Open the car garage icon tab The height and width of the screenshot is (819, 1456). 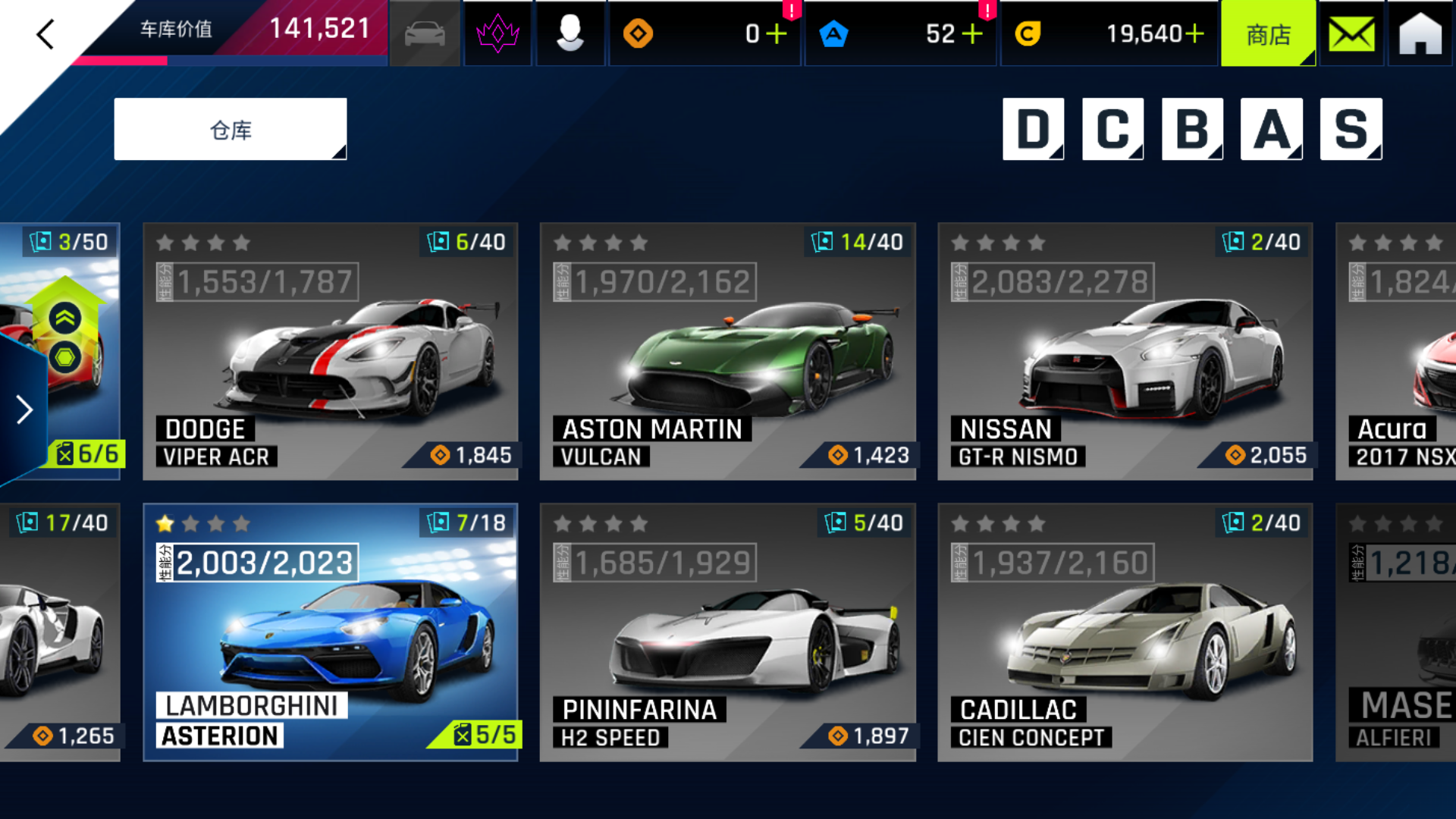click(425, 34)
